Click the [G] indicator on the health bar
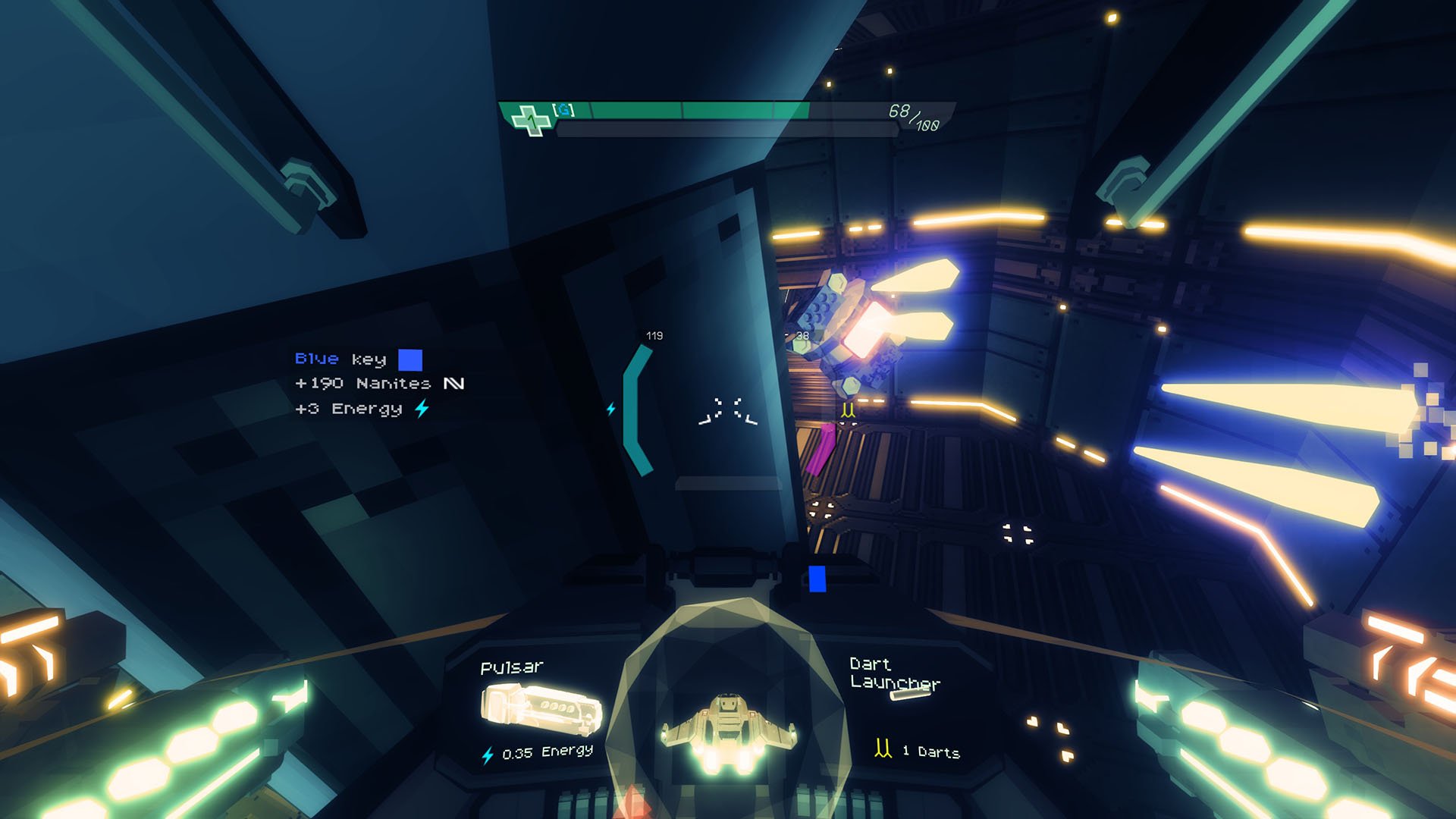 (x=565, y=110)
